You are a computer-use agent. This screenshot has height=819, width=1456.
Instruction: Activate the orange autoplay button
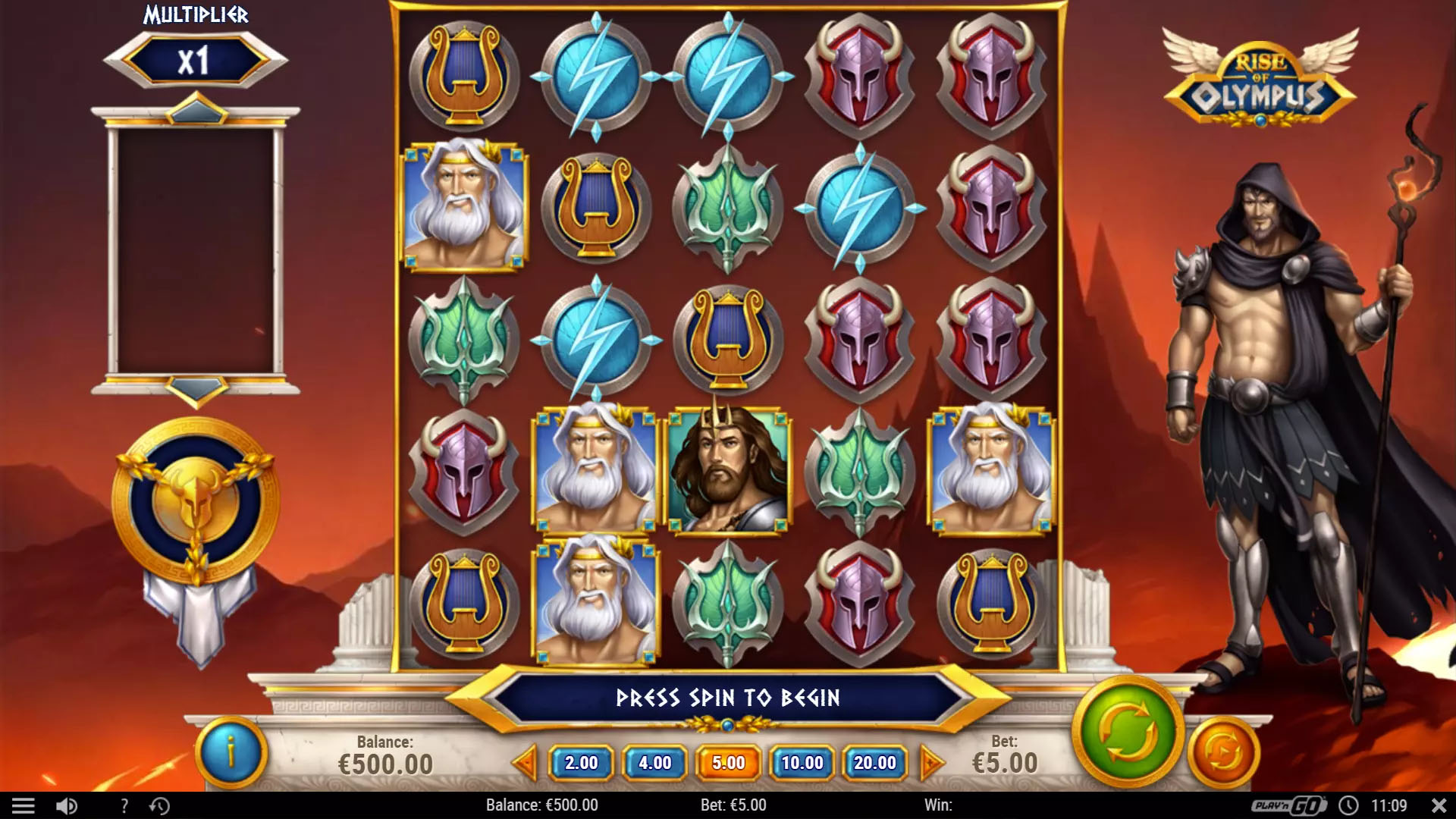click(x=1222, y=752)
